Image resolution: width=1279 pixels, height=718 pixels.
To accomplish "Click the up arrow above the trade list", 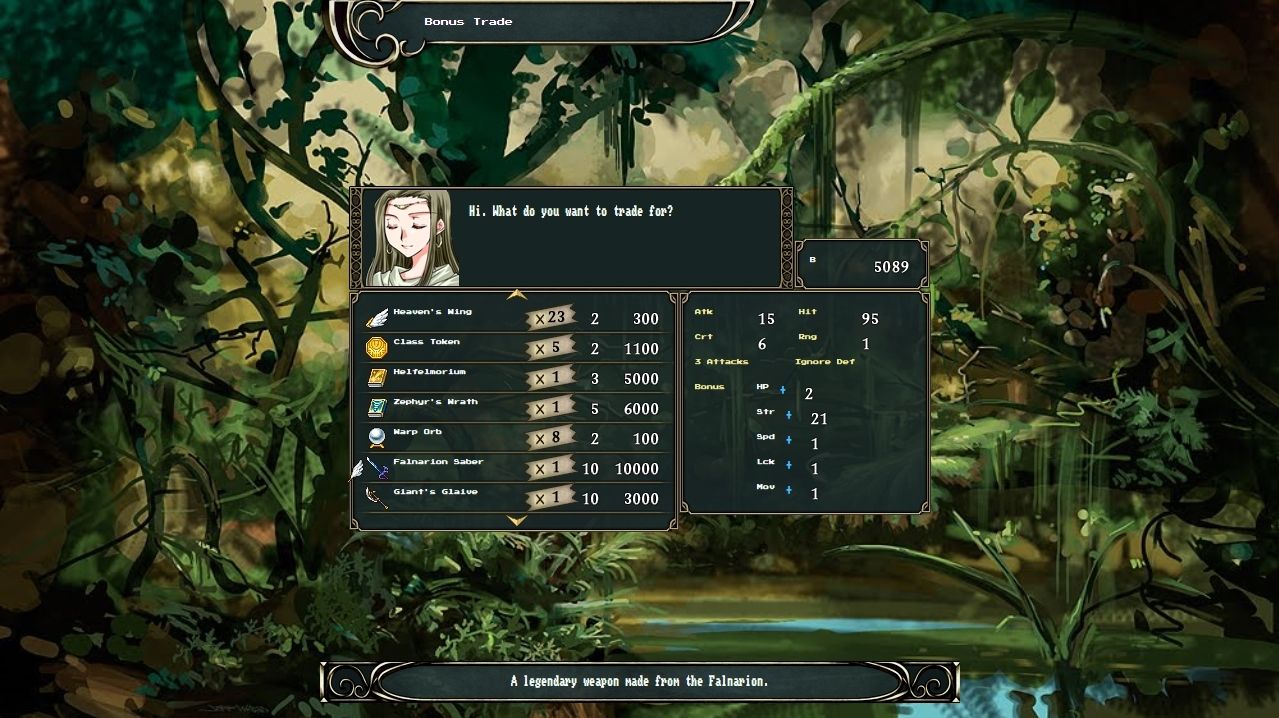I will pos(516,295).
